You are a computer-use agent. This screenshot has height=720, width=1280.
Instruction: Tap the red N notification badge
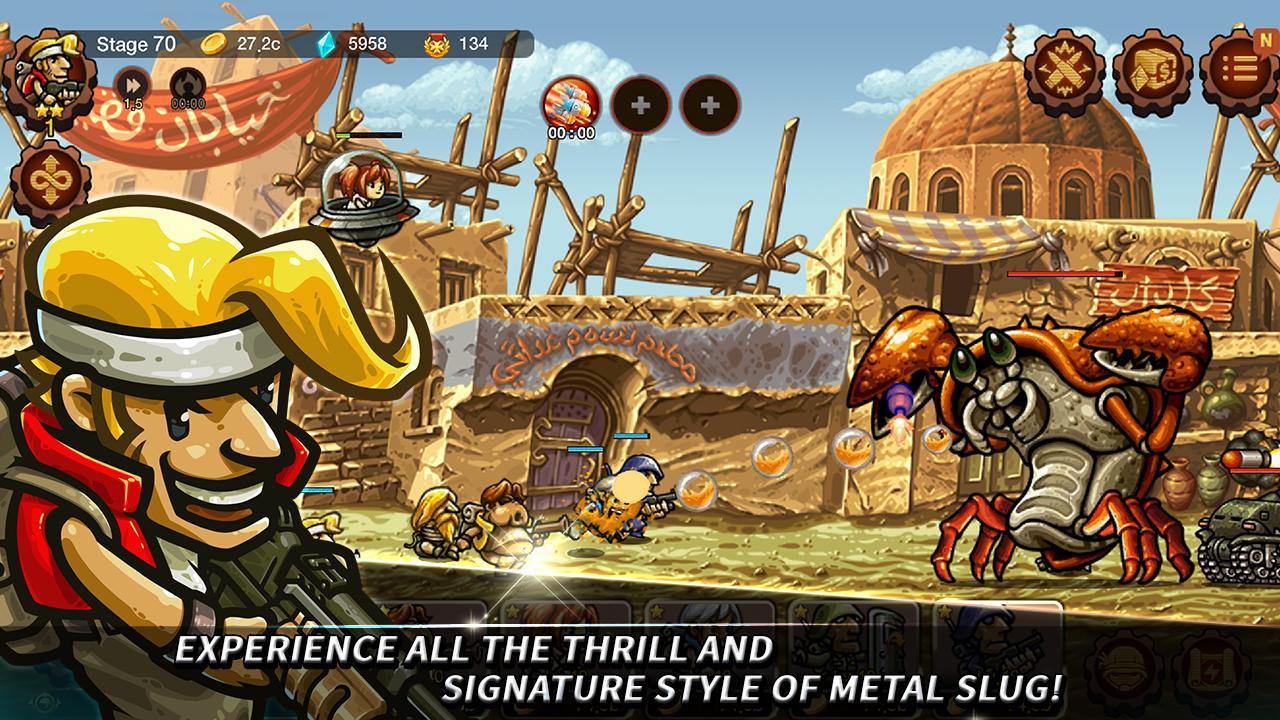coord(1266,38)
